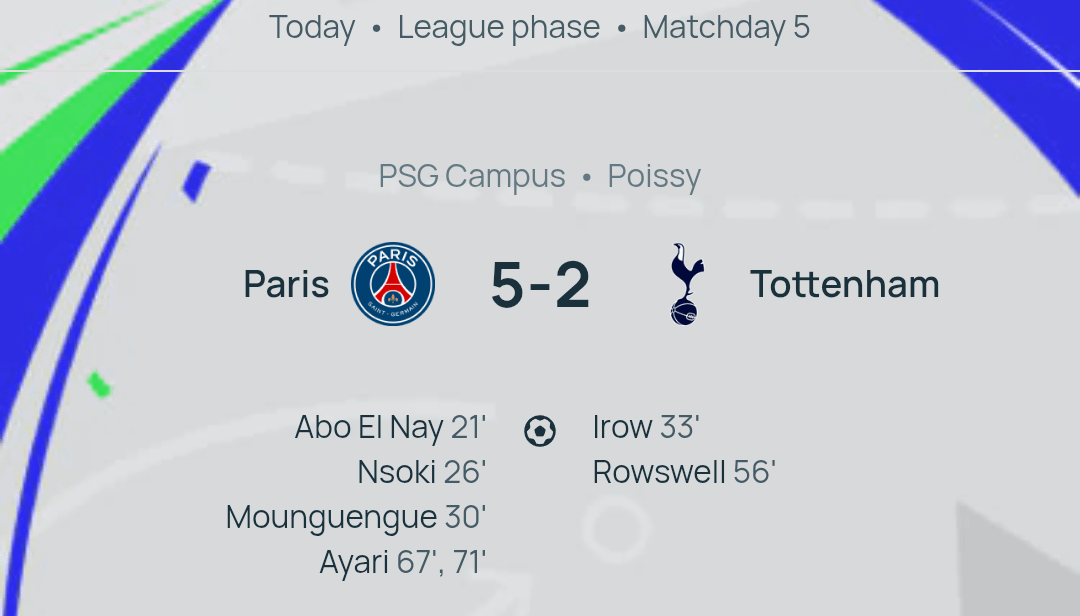
Task: Select the Paris team name
Action: point(286,284)
